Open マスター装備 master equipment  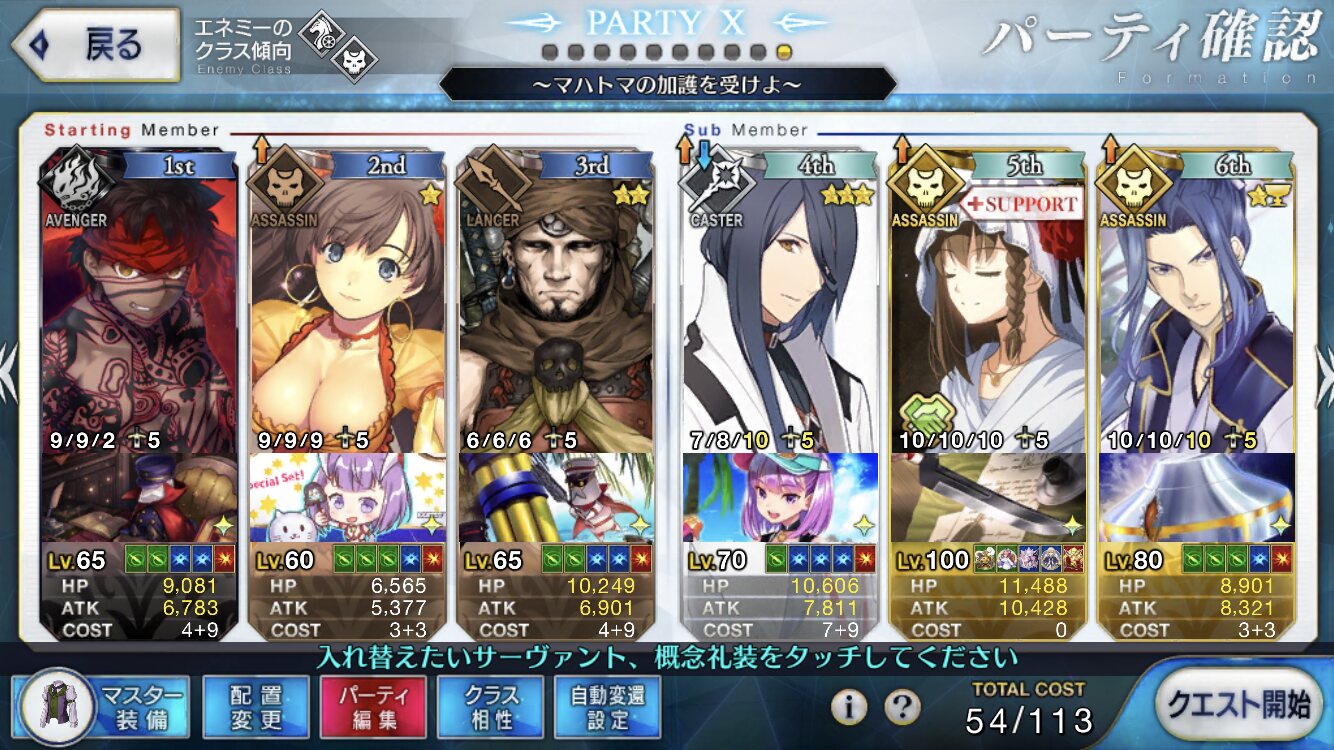[x=104, y=706]
